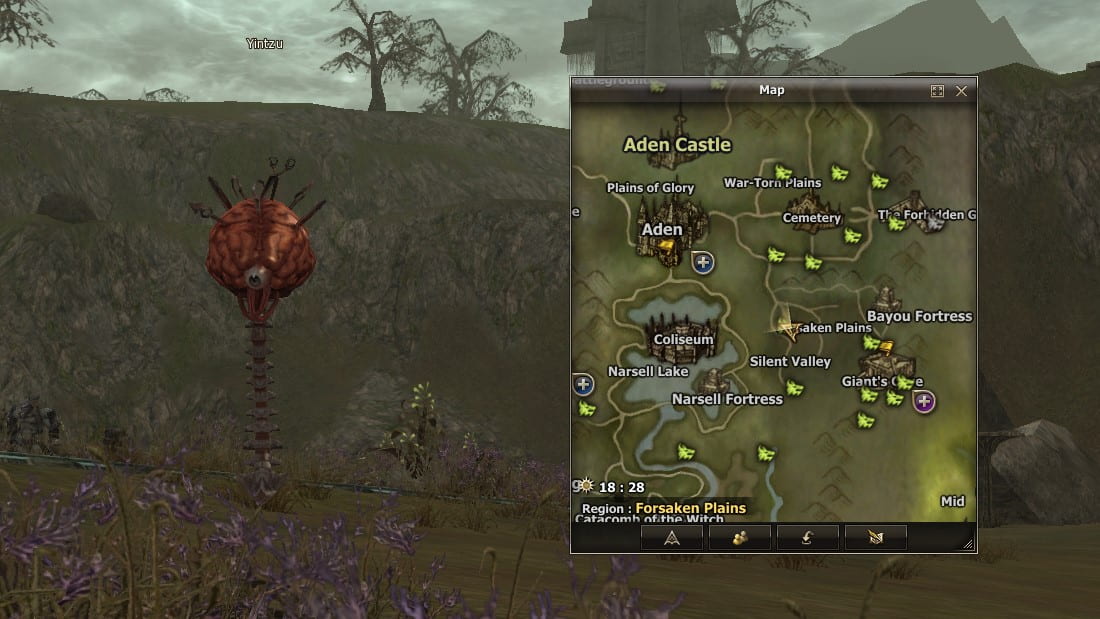Select the Plains of Glory label
This screenshot has height=619, width=1100.
[x=650, y=188]
